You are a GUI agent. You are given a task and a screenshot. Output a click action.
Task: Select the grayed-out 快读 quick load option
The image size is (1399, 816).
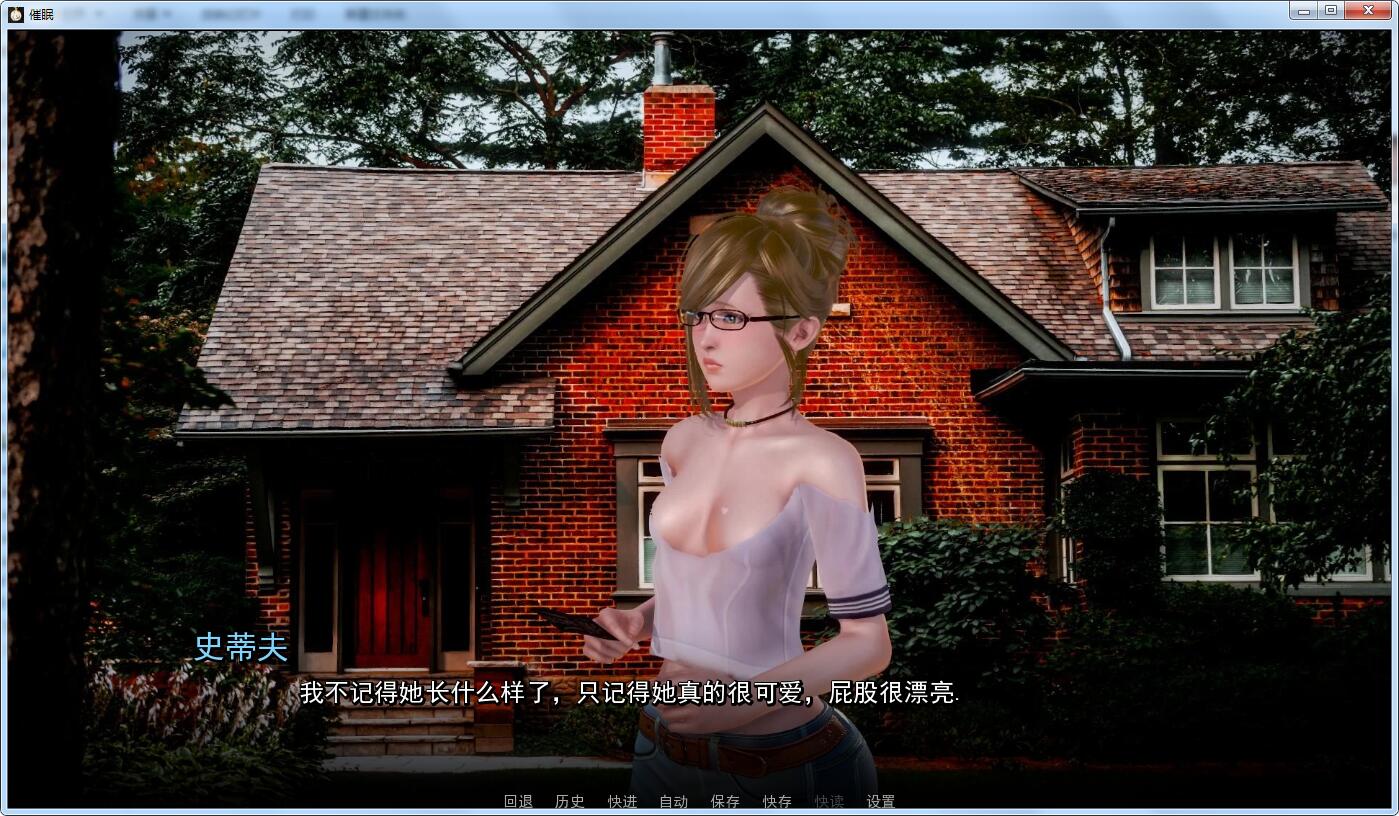tap(829, 801)
